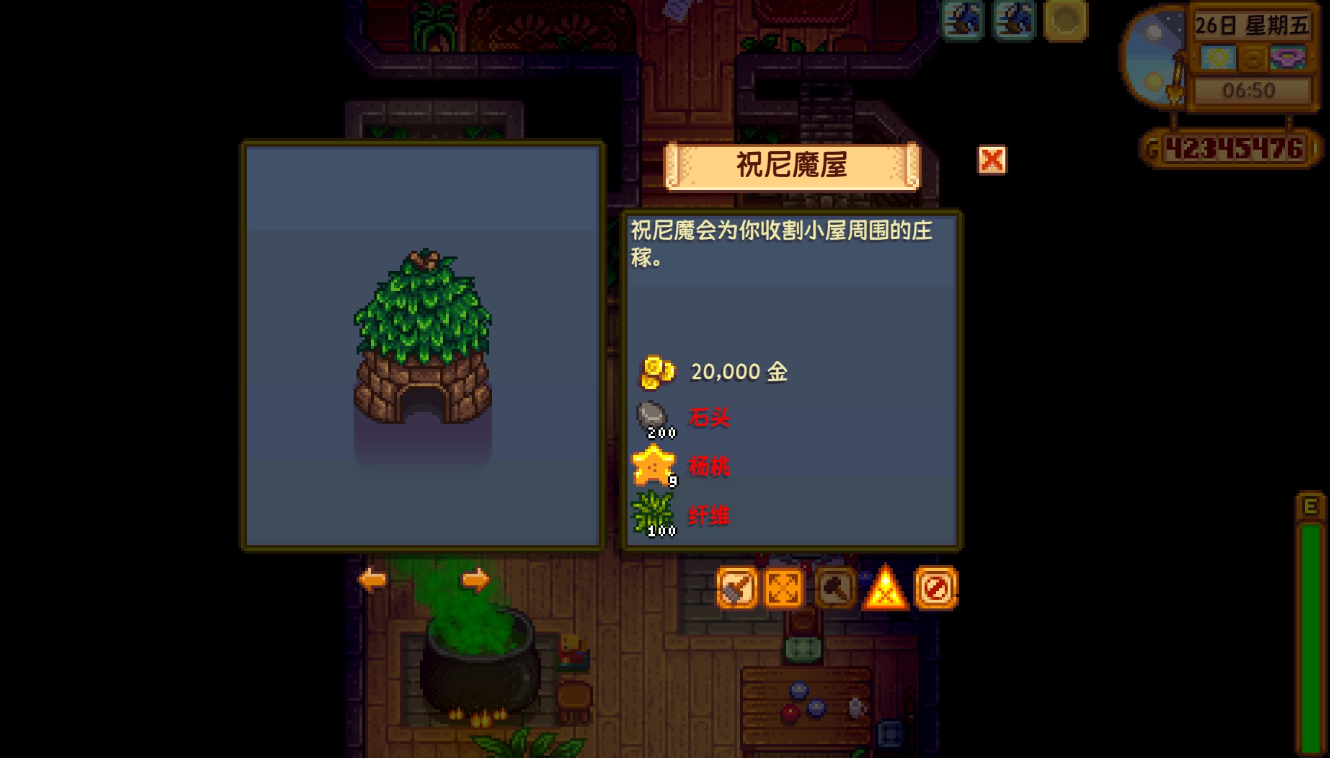Viewport: 1330px width, 758px height.
Task: Click the fiber (纤维) ingredient icon
Action: [x=652, y=513]
